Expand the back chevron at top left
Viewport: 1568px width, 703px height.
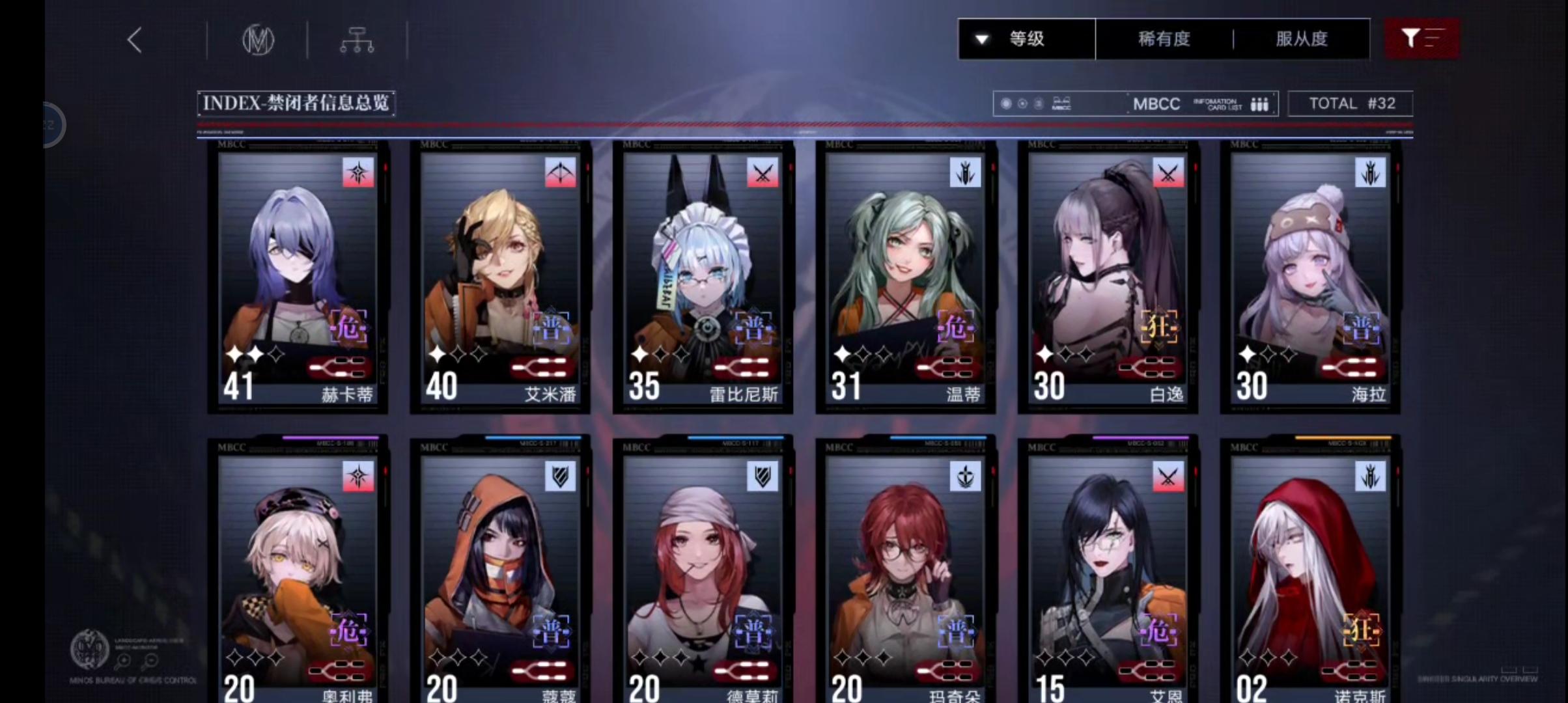(134, 39)
